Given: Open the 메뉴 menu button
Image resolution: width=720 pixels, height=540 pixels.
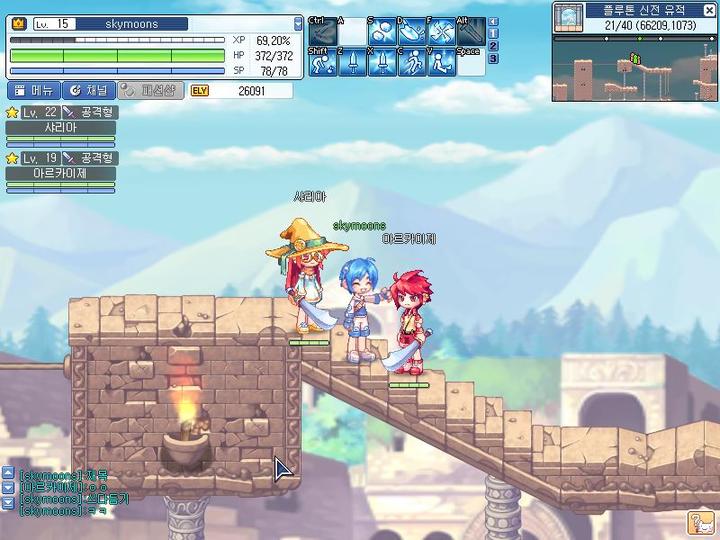Looking at the screenshot, I should coord(32,91).
